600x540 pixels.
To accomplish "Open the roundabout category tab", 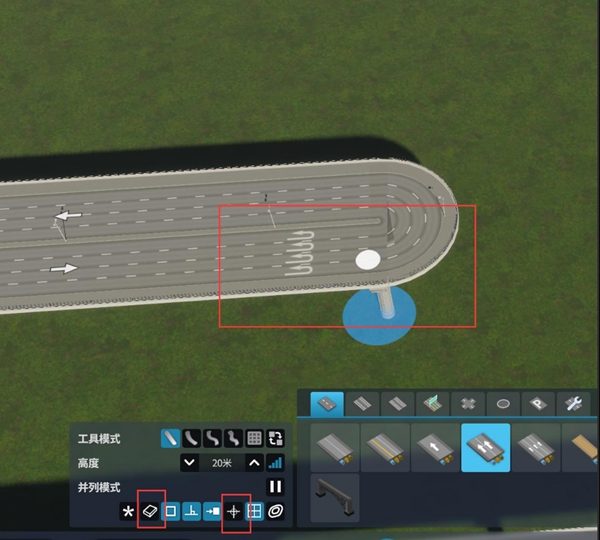I will (x=503, y=404).
